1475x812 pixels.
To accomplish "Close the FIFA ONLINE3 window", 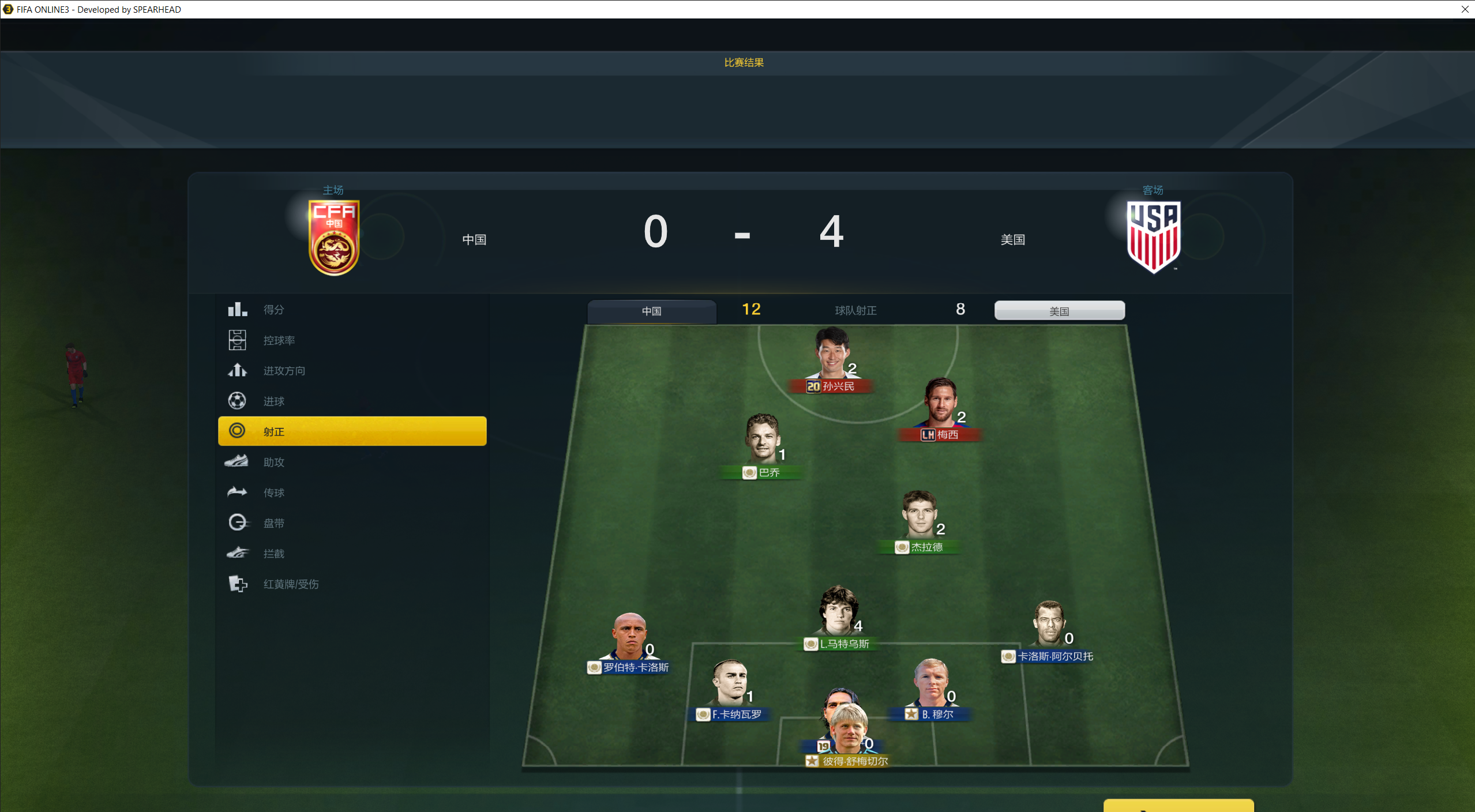I will [x=1465, y=9].
